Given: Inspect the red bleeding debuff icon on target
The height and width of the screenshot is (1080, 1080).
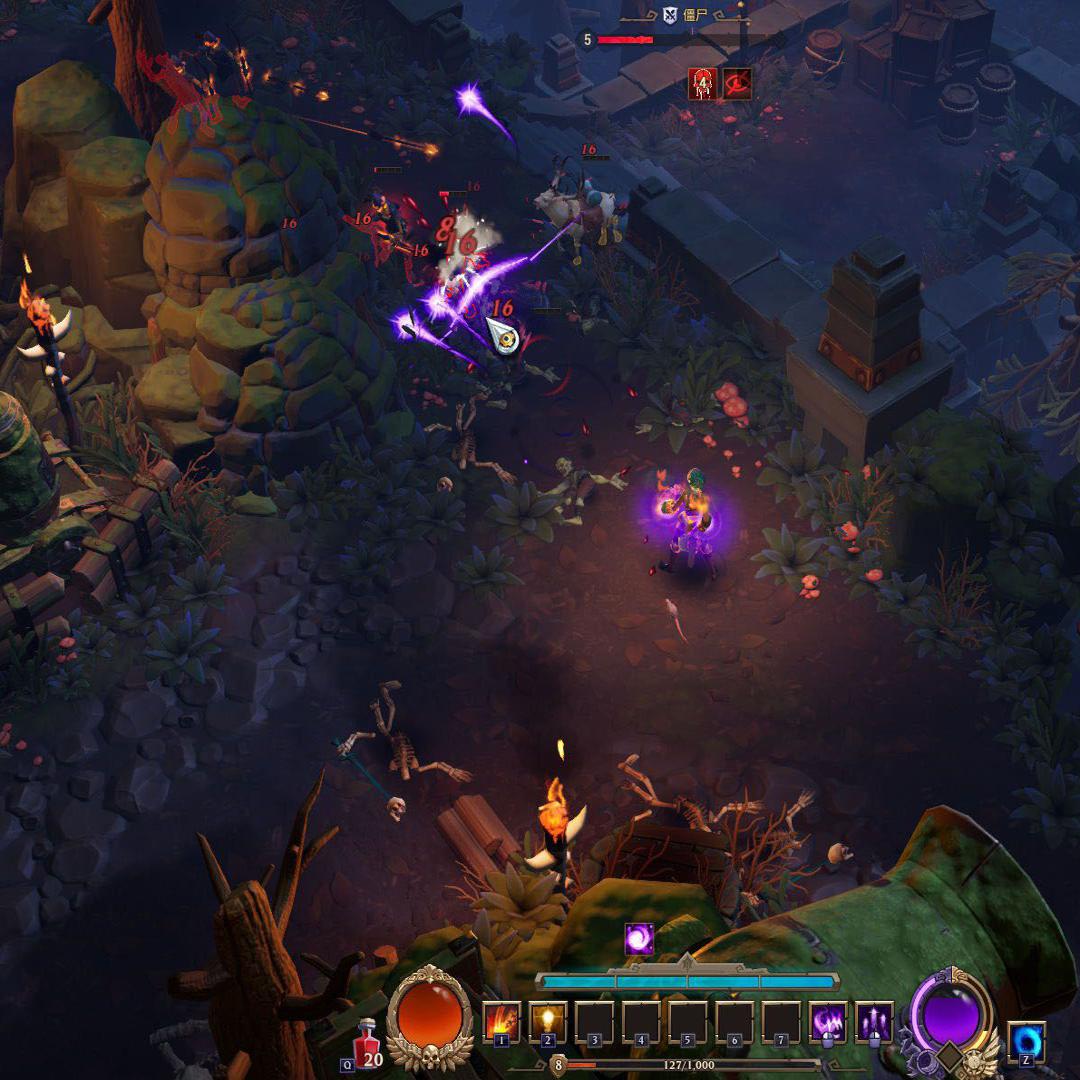Looking at the screenshot, I should pos(703,84).
